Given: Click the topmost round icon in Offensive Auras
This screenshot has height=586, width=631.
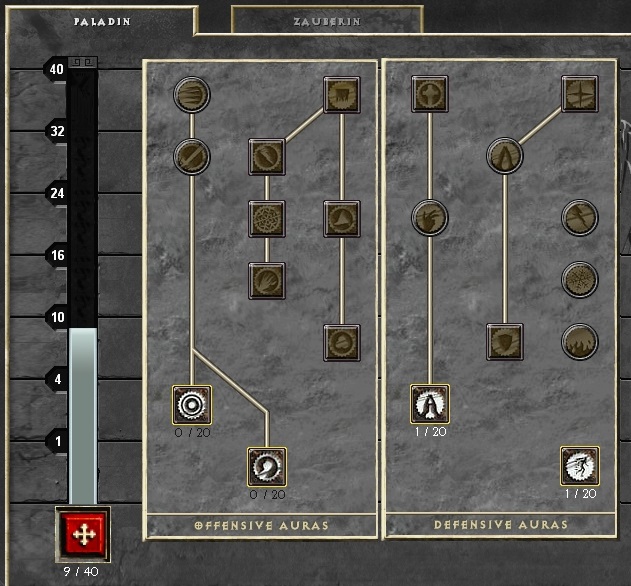Looking at the screenshot, I should pyautogui.click(x=191, y=95).
